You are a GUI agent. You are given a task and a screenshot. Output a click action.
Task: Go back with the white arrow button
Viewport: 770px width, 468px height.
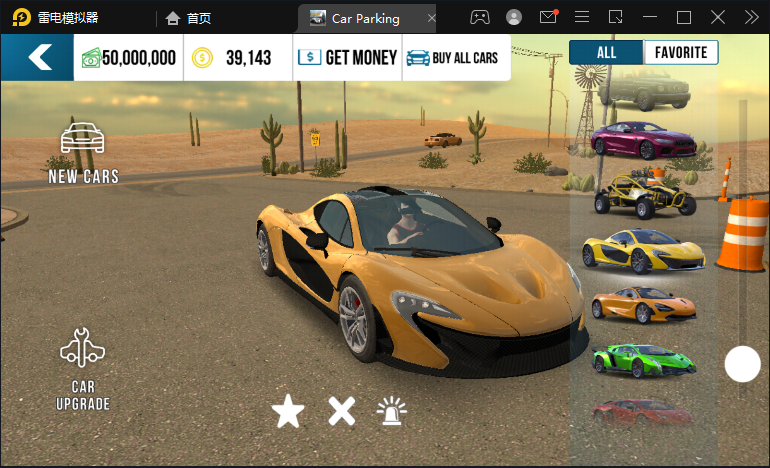[x=38, y=58]
